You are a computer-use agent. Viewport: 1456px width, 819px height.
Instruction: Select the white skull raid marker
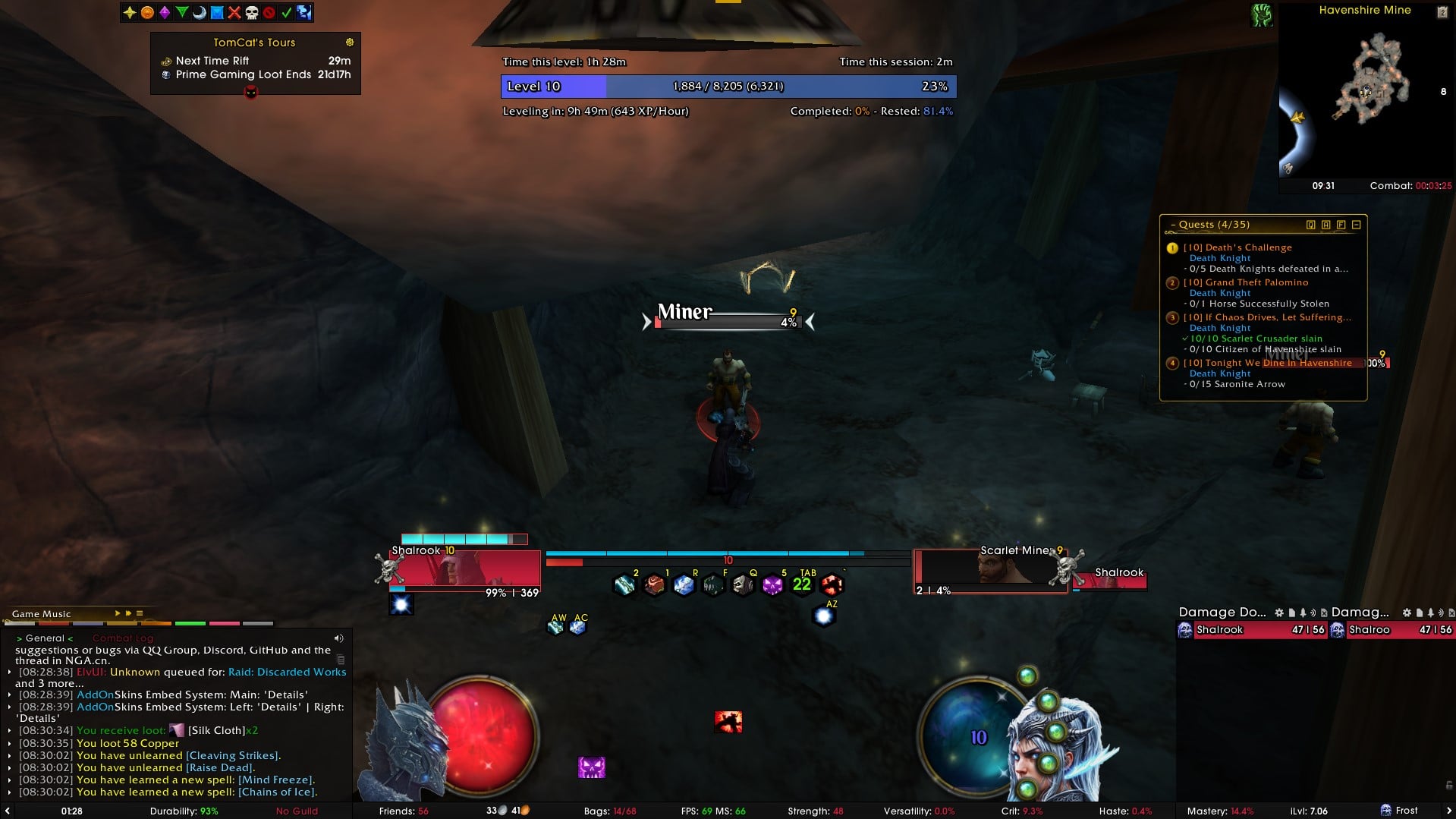(x=252, y=12)
